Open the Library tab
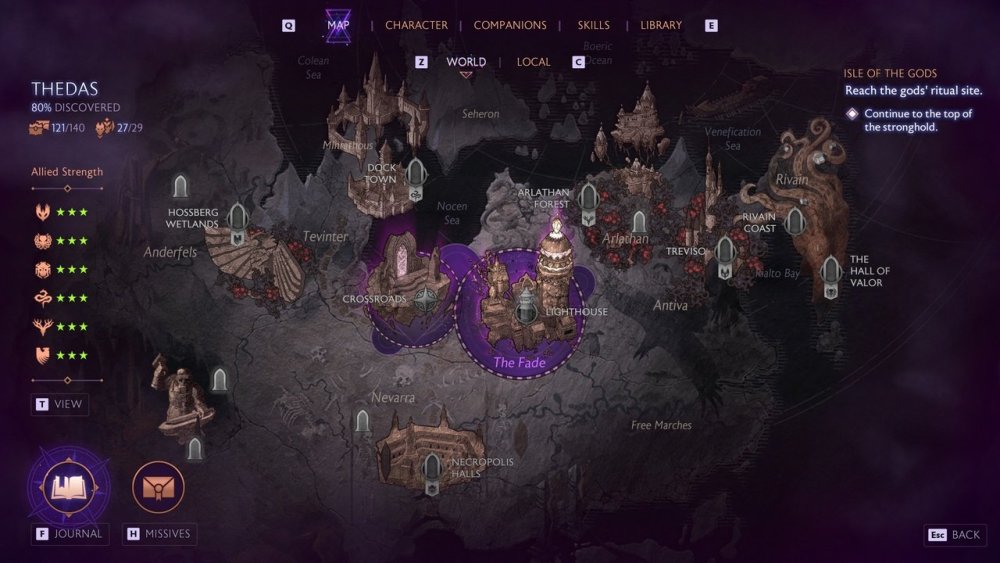The height and width of the screenshot is (563, 1000). [661, 25]
